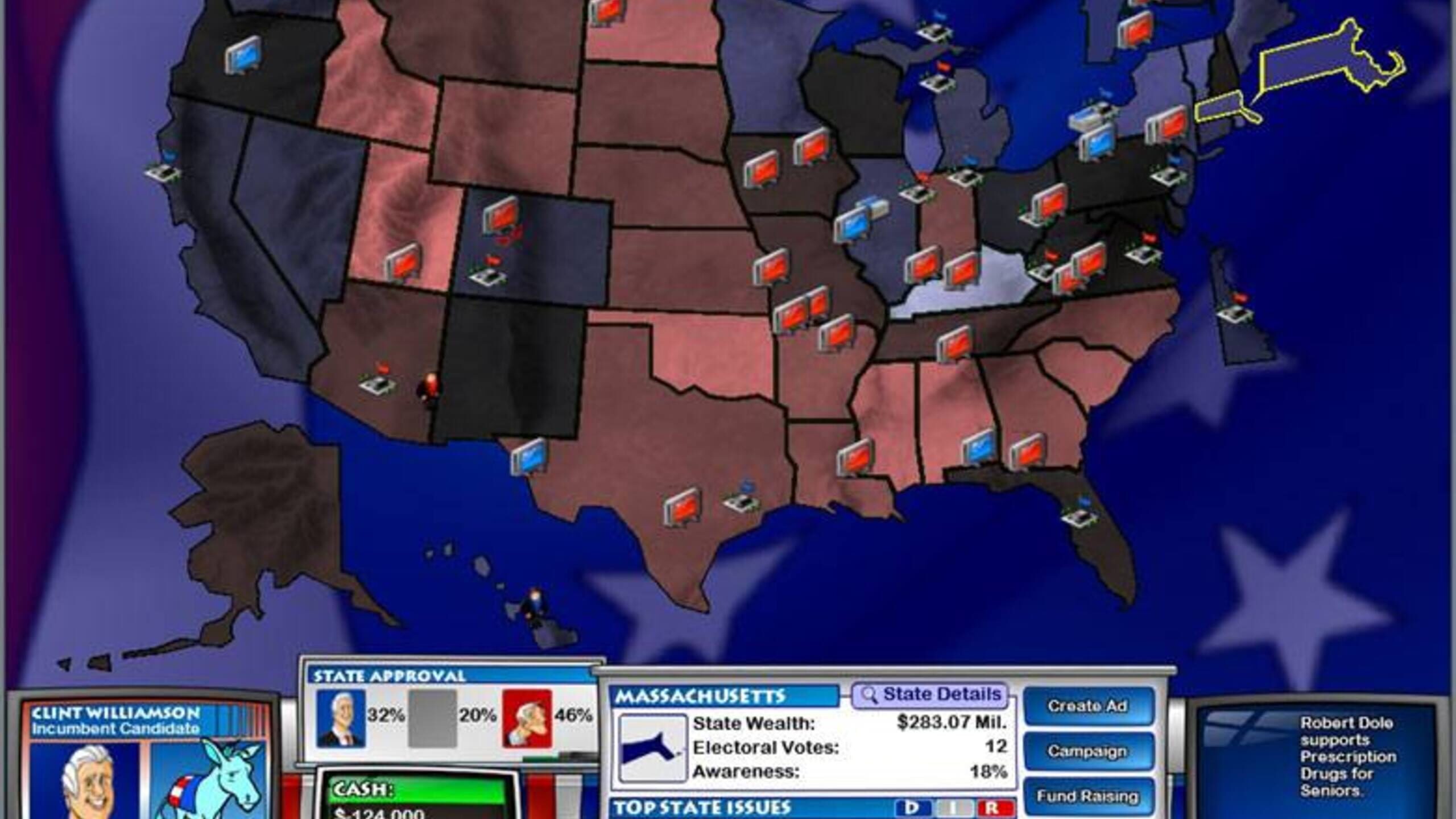Open the State Details panel
This screenshot has width=1456, height=819.
(930, 695)
